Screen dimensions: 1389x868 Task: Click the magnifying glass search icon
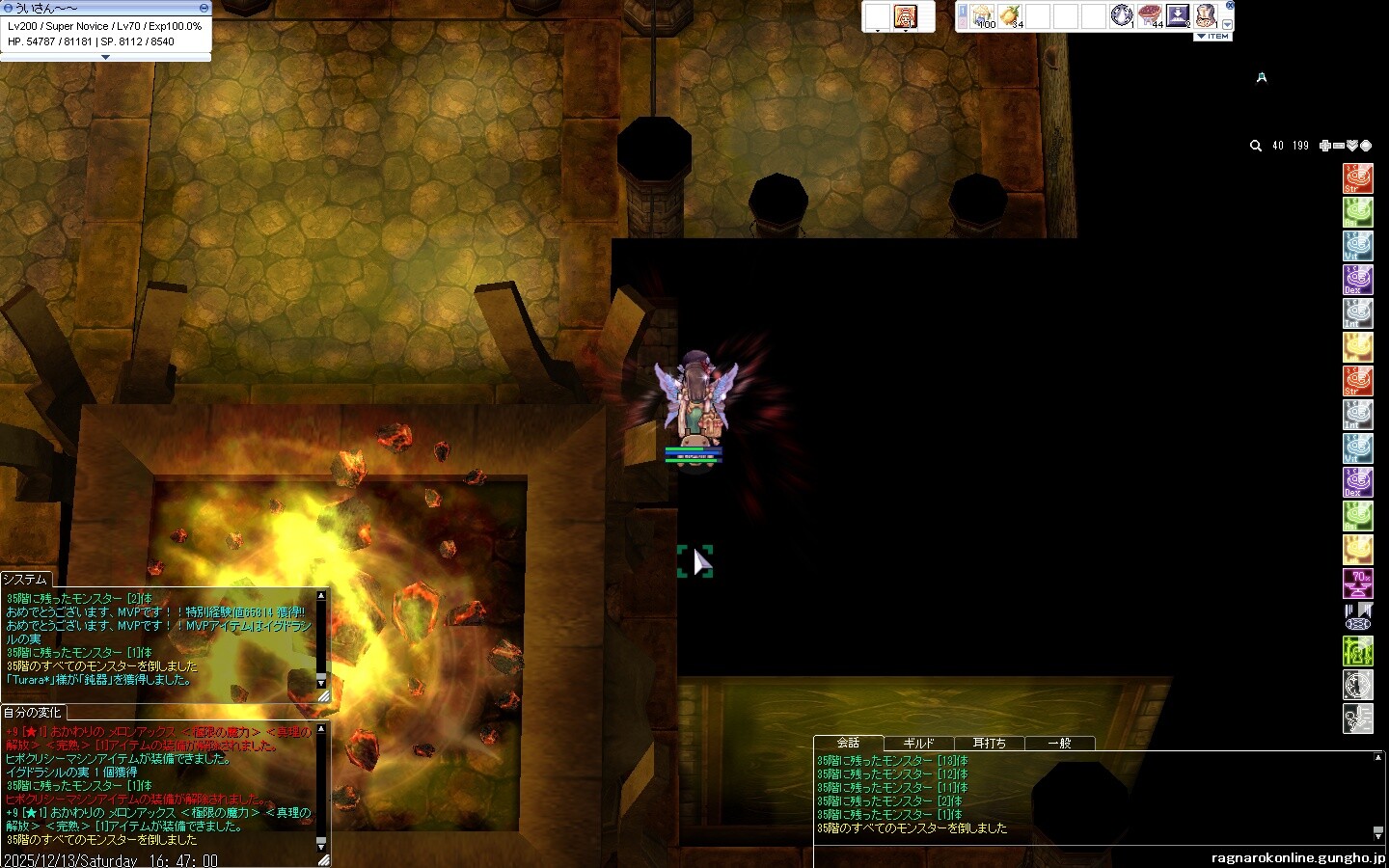[x=1256, y=146]
